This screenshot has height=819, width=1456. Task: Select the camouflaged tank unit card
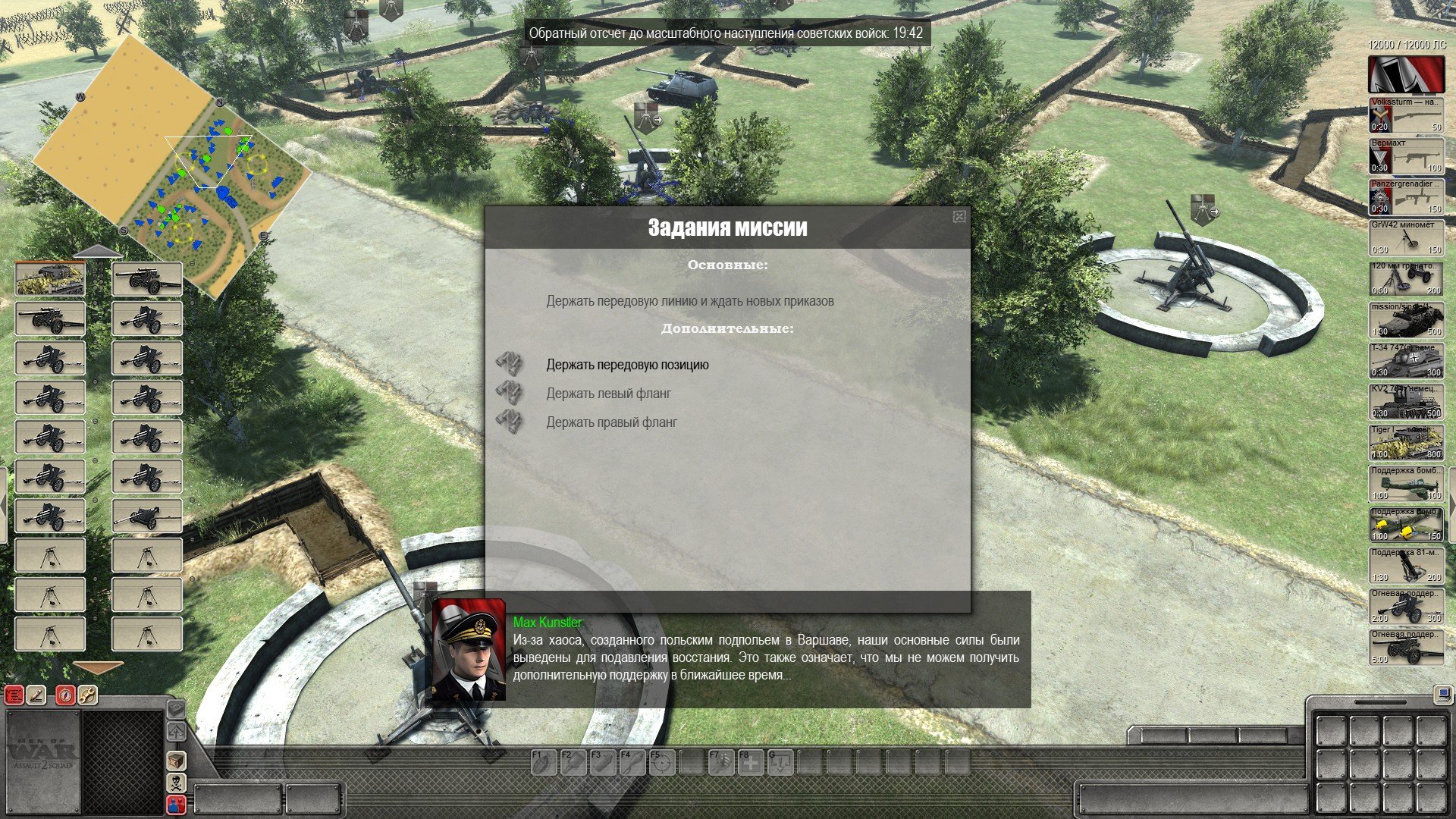50,279
